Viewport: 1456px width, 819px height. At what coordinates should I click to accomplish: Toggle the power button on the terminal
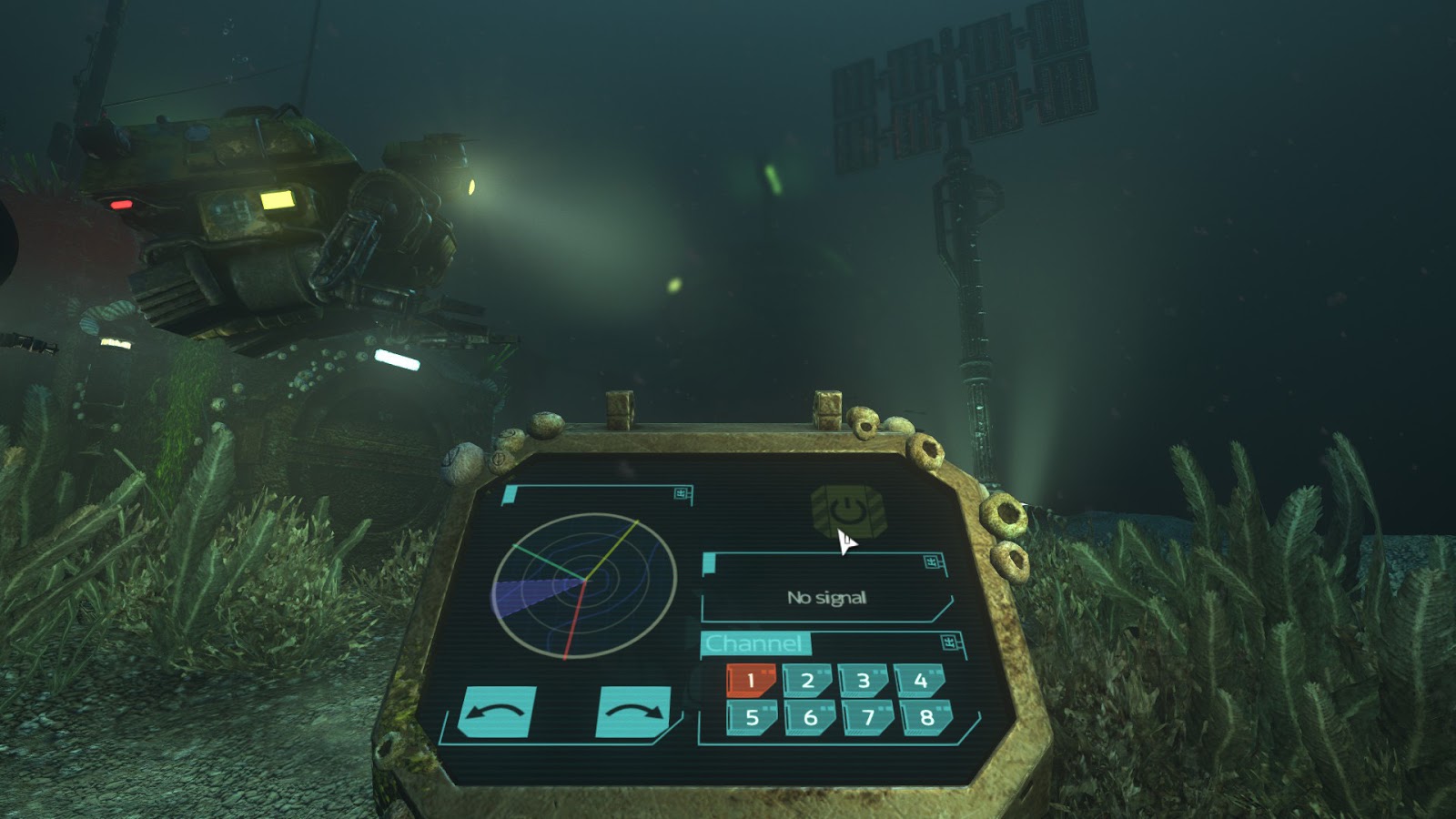(x=847, y=512)
